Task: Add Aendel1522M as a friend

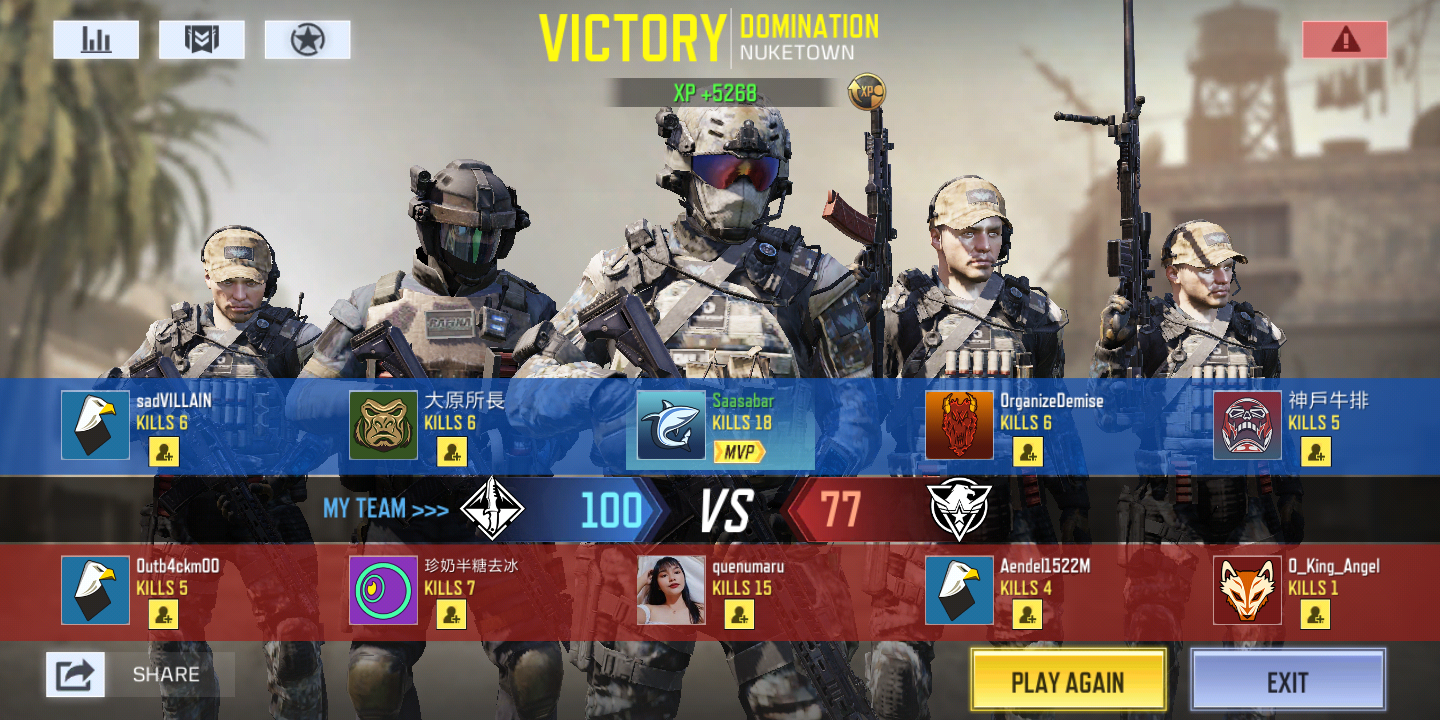Action: click(x=1028, y=614)
